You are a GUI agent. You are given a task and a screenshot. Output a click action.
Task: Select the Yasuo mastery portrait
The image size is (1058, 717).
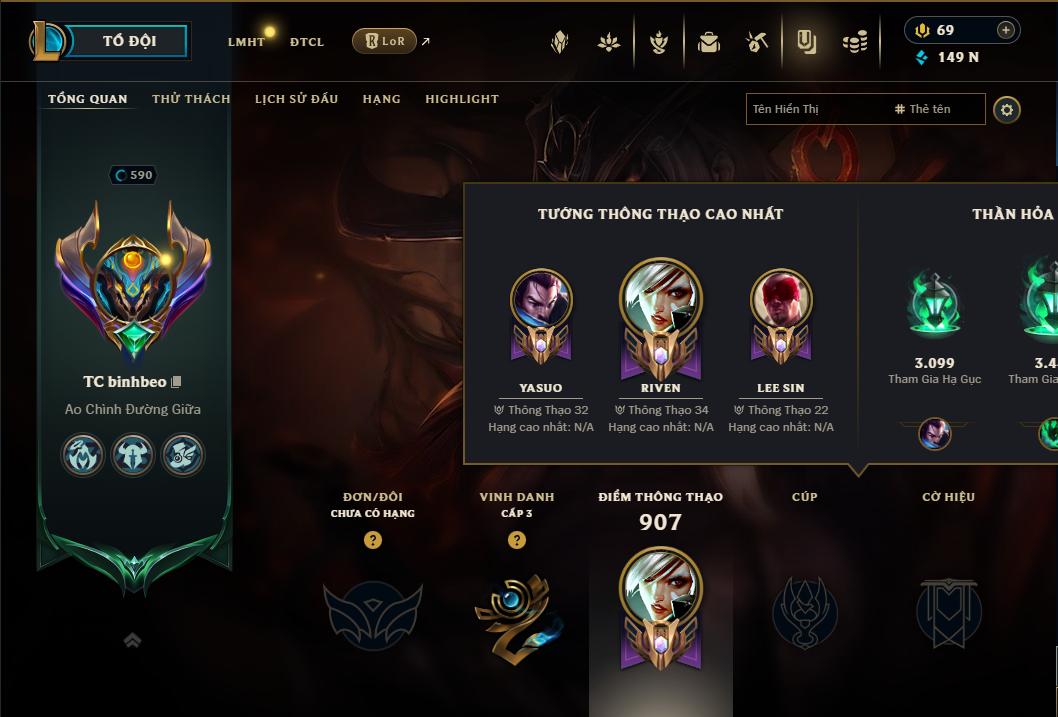[x=541, y=300]
